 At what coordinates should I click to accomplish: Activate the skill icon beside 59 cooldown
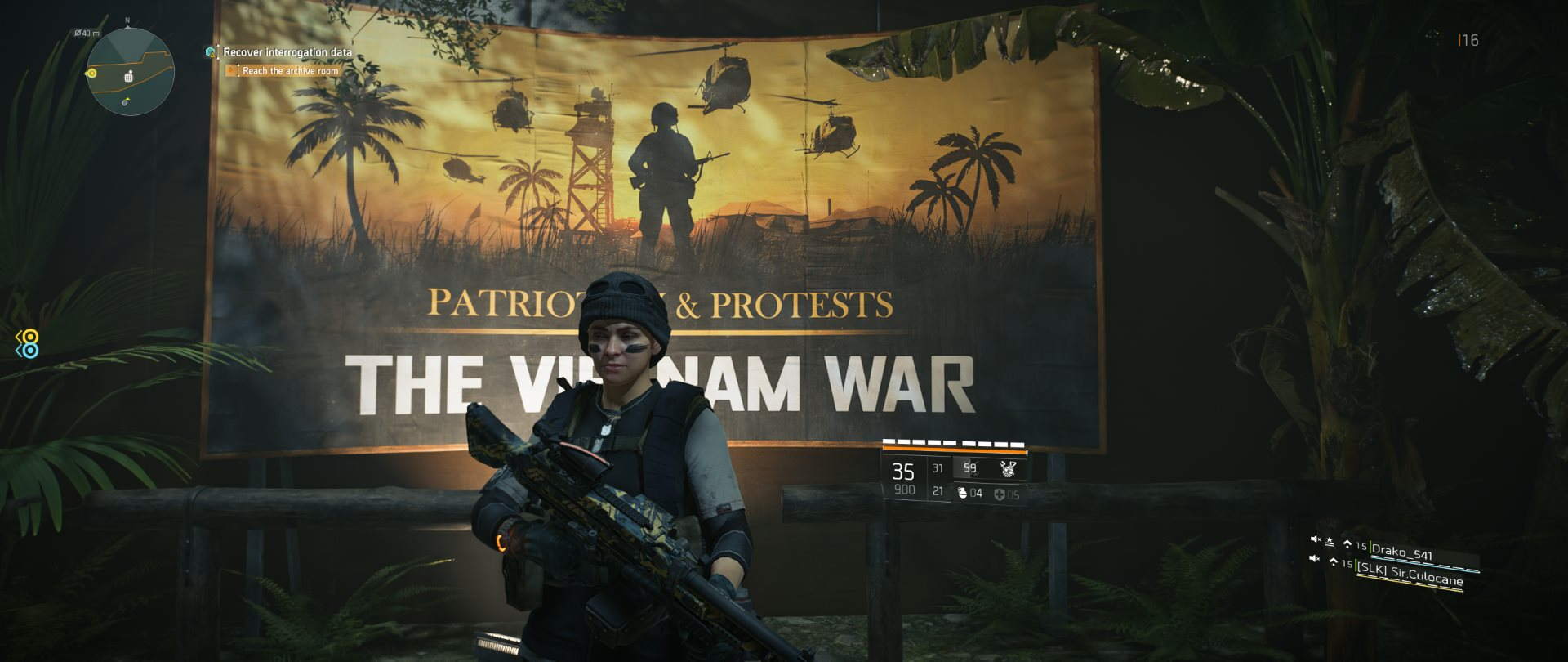pyautogui.click(x=1009, y=468)
